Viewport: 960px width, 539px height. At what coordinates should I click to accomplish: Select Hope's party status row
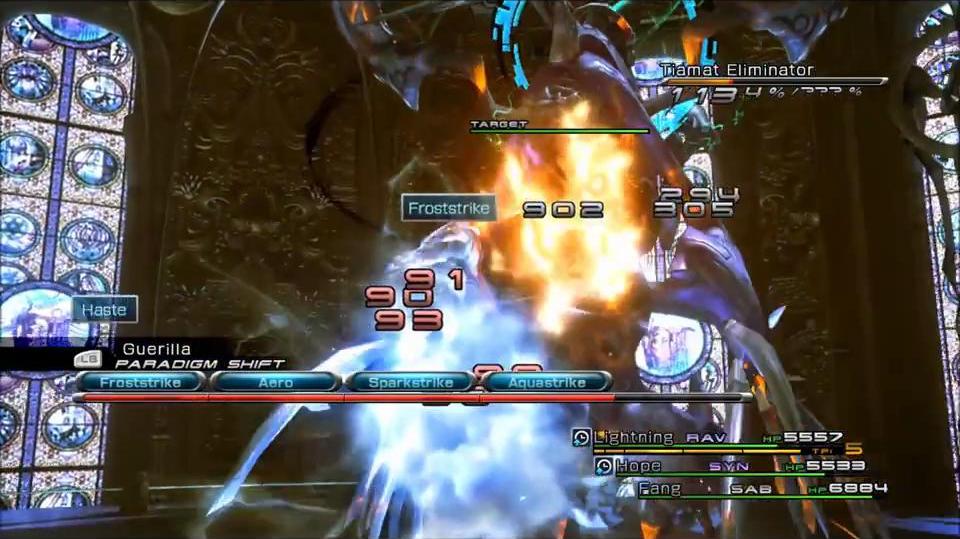pyautogui.click(x=728, y=465)
